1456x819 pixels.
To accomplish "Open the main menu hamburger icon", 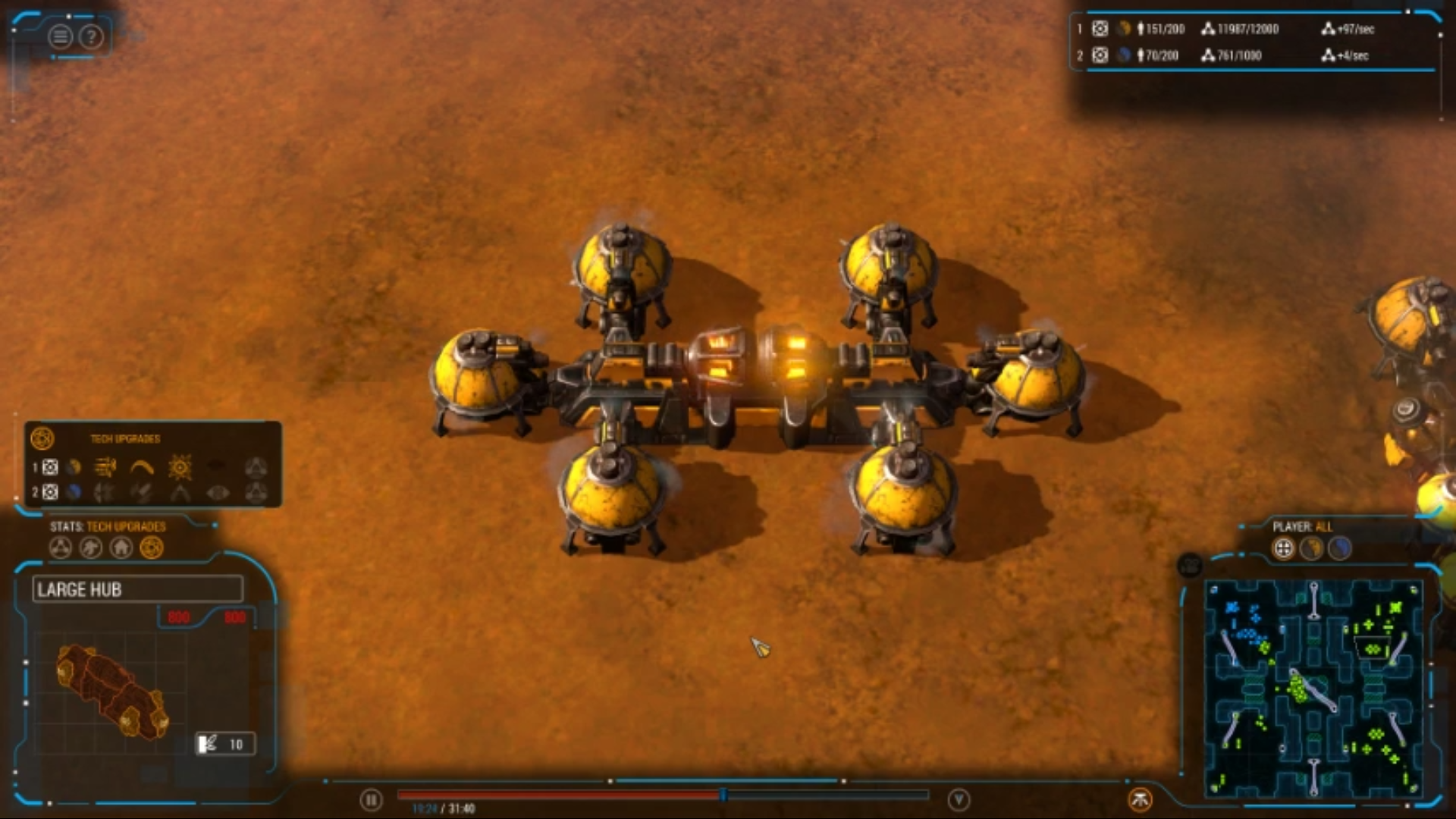I will (61, 36).
